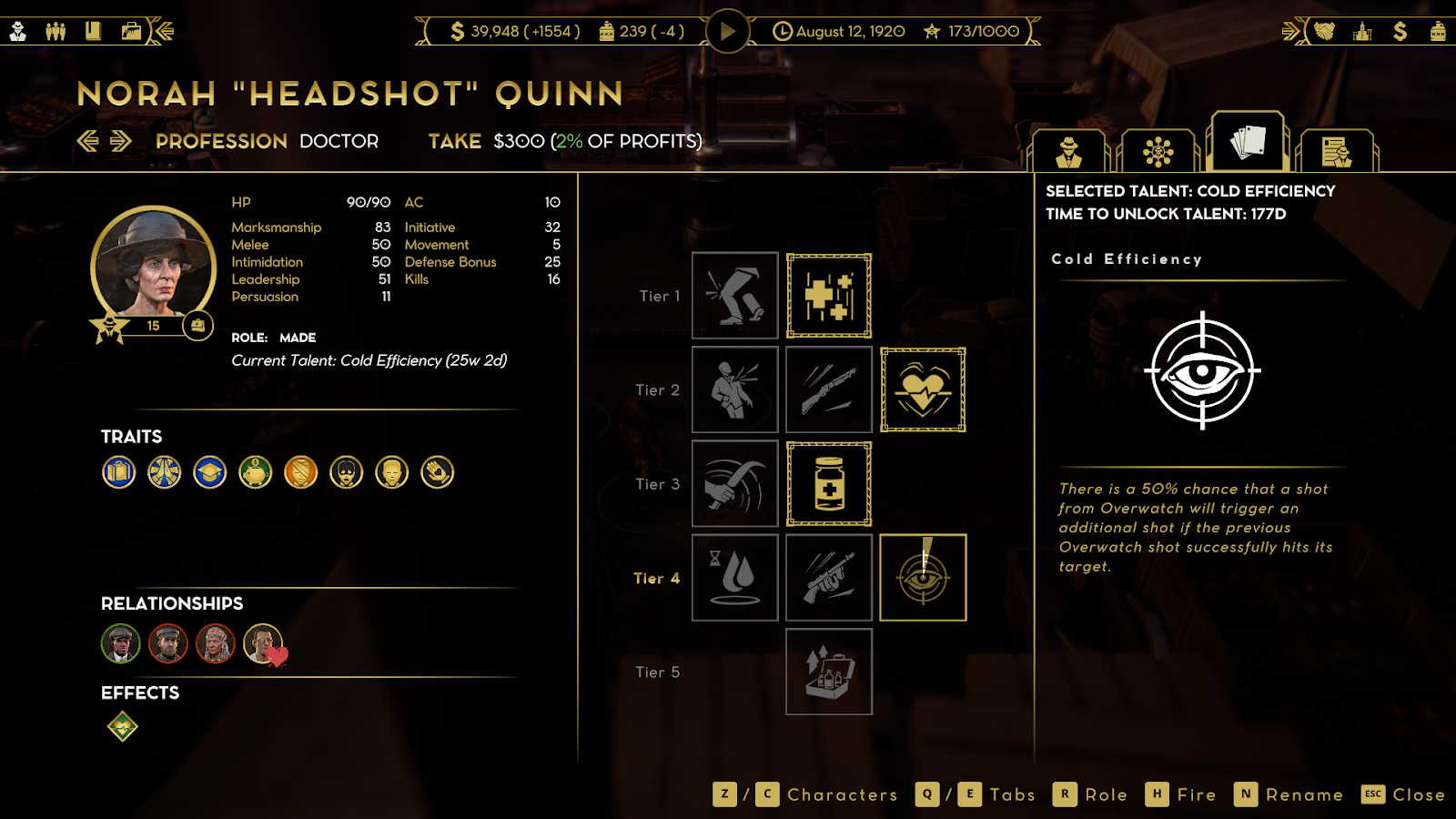This screenshot has width=1456, height=819.
Task: Switch to the gangster silhouette tab
Action: [x=1068, y=151]
